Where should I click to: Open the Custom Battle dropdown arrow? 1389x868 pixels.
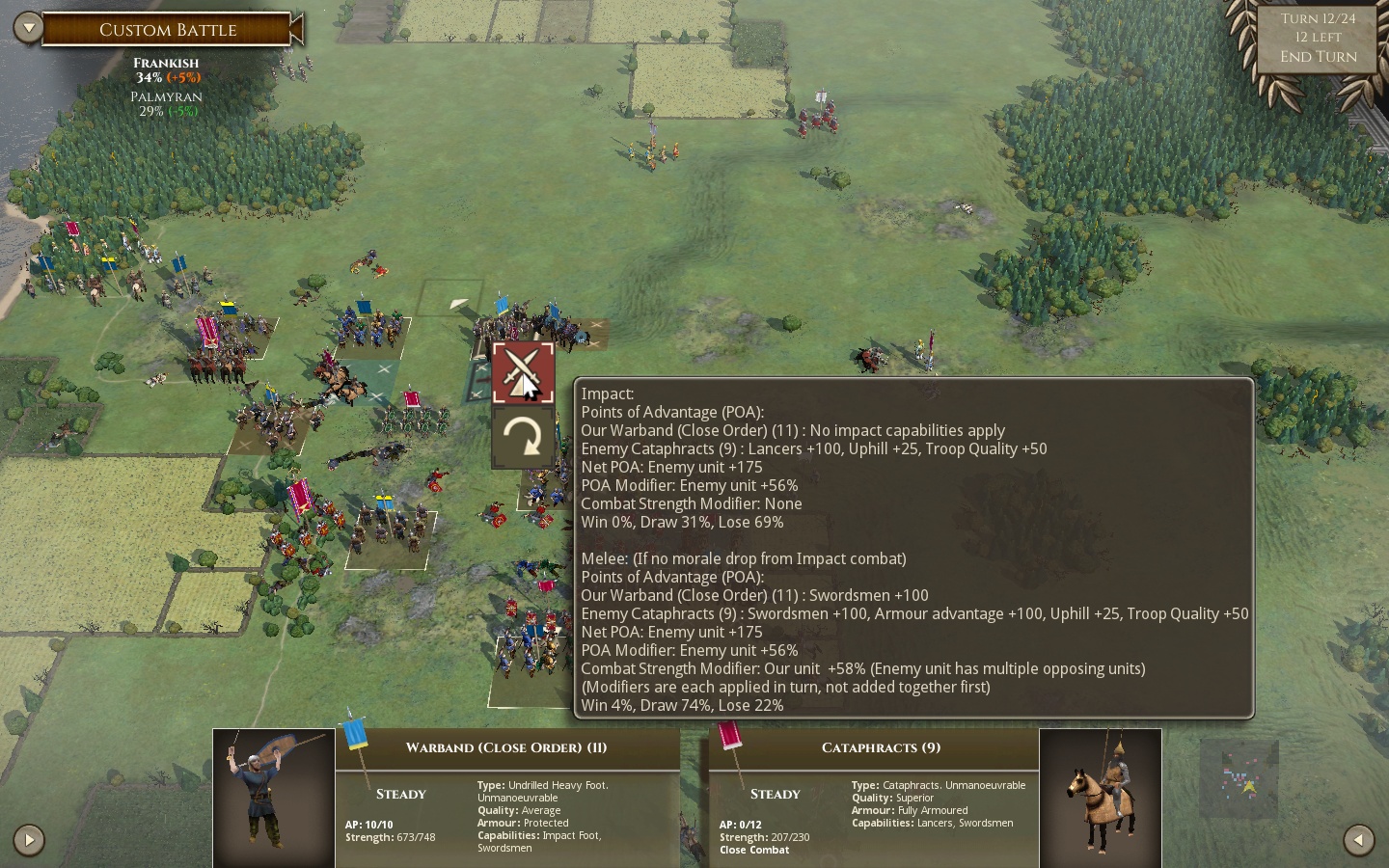[x=28, y=28]
